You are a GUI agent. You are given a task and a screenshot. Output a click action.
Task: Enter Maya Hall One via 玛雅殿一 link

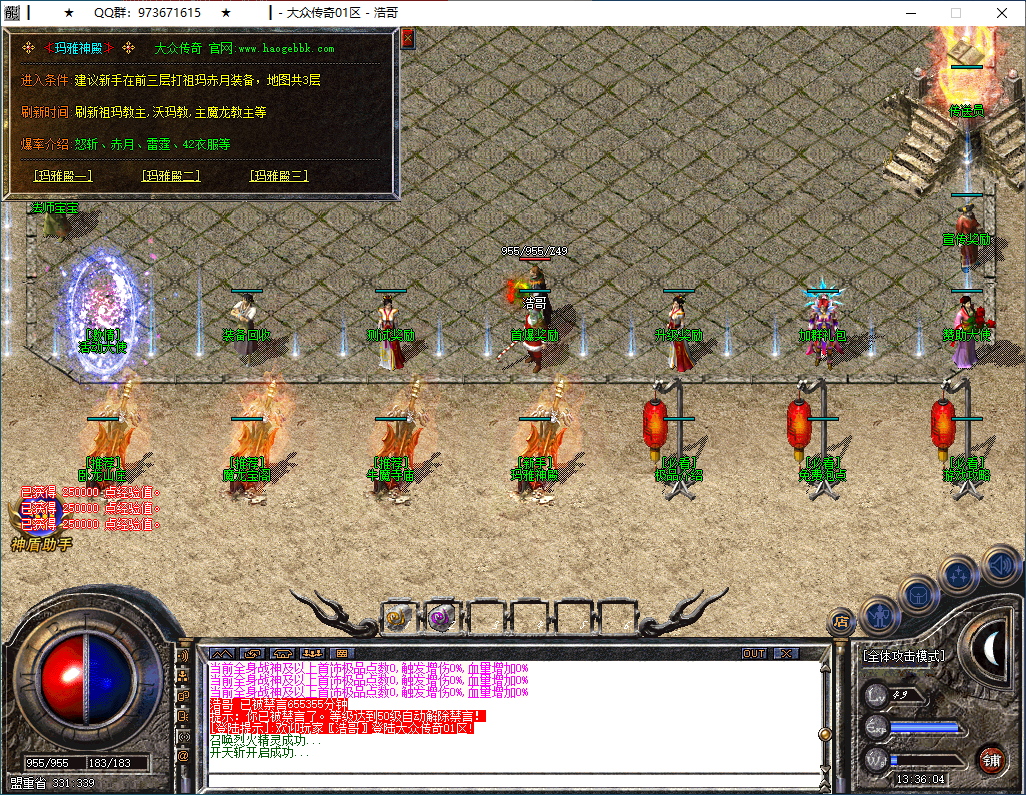pos(62,176)
